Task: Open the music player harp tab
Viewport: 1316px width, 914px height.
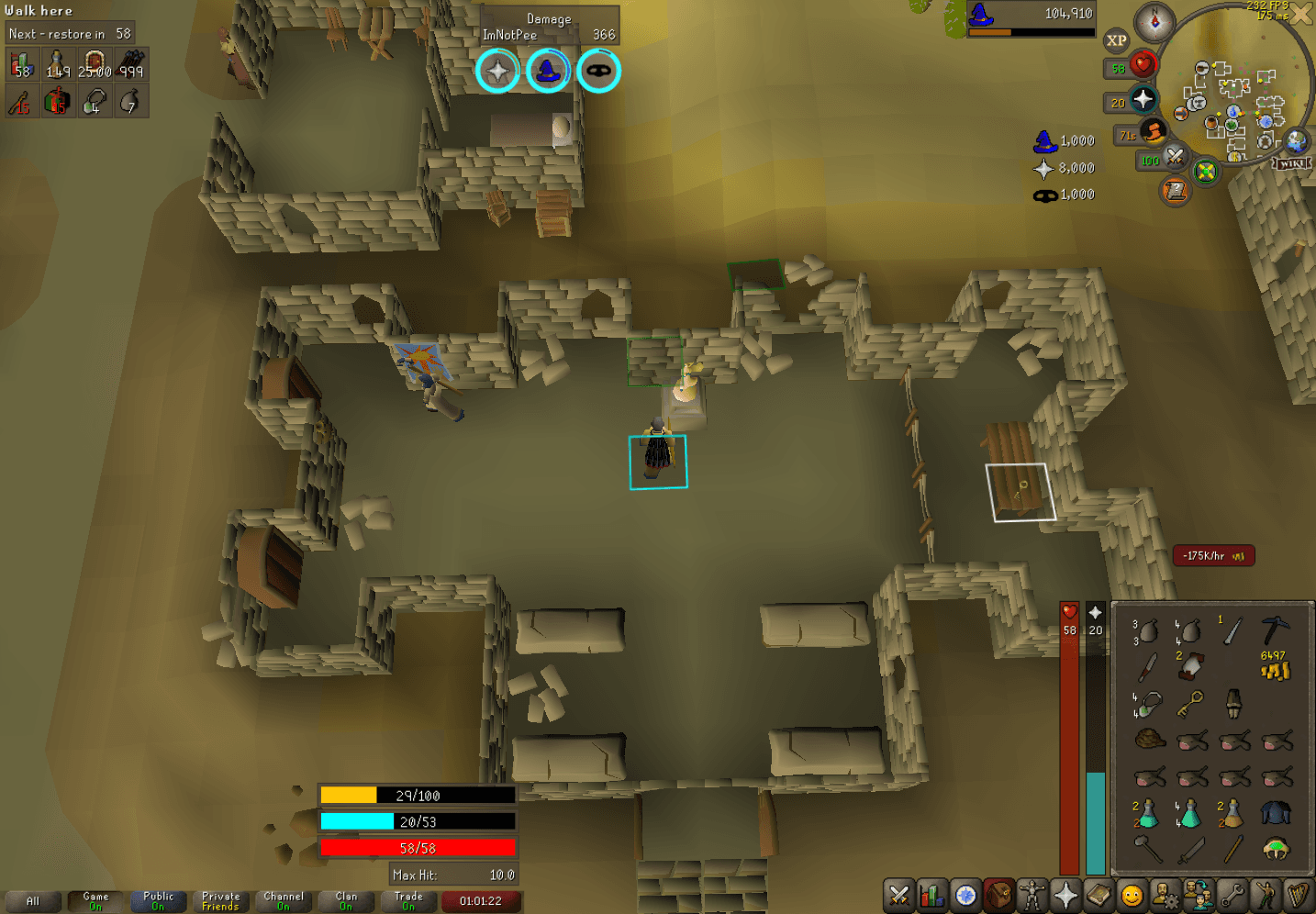Action: pos(1298,895)
